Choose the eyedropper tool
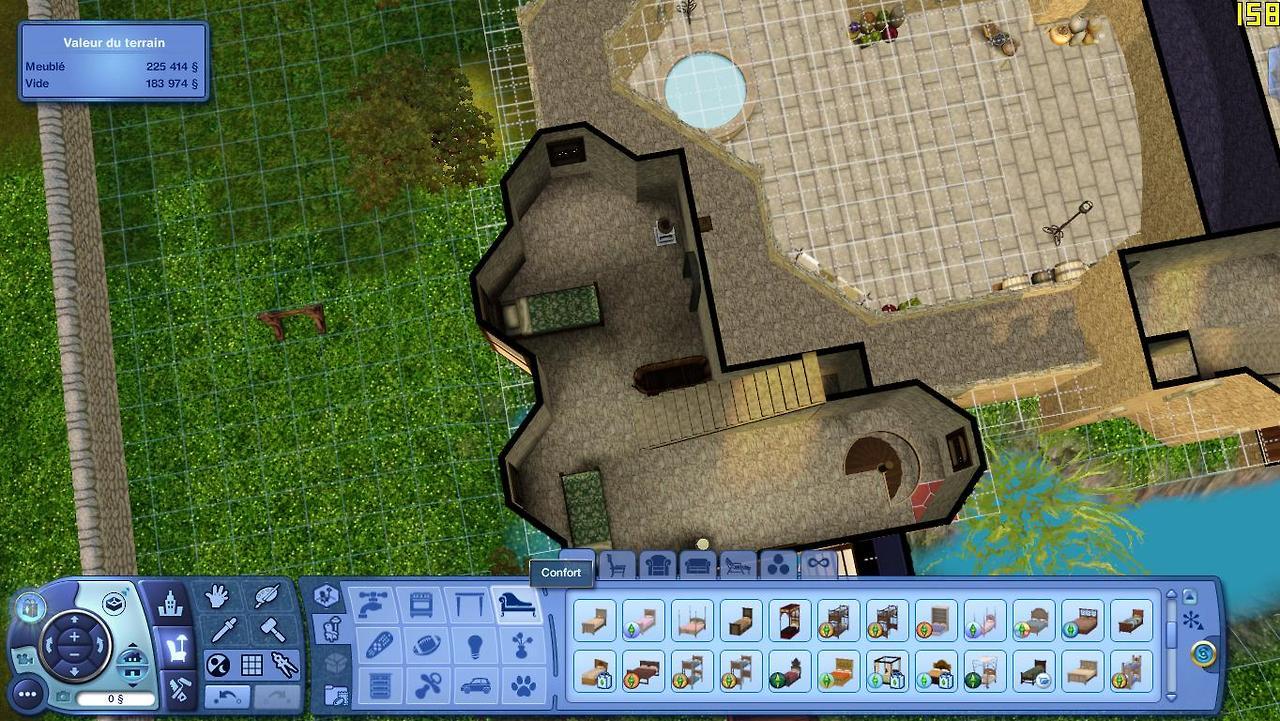This screenshot has width=1280, height=721. pos(224,631)
